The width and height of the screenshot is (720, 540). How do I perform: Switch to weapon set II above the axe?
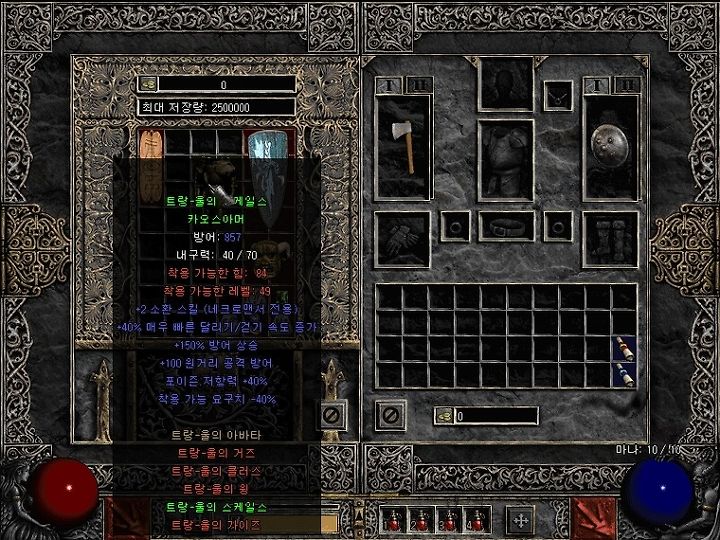[x=419, y=86]
